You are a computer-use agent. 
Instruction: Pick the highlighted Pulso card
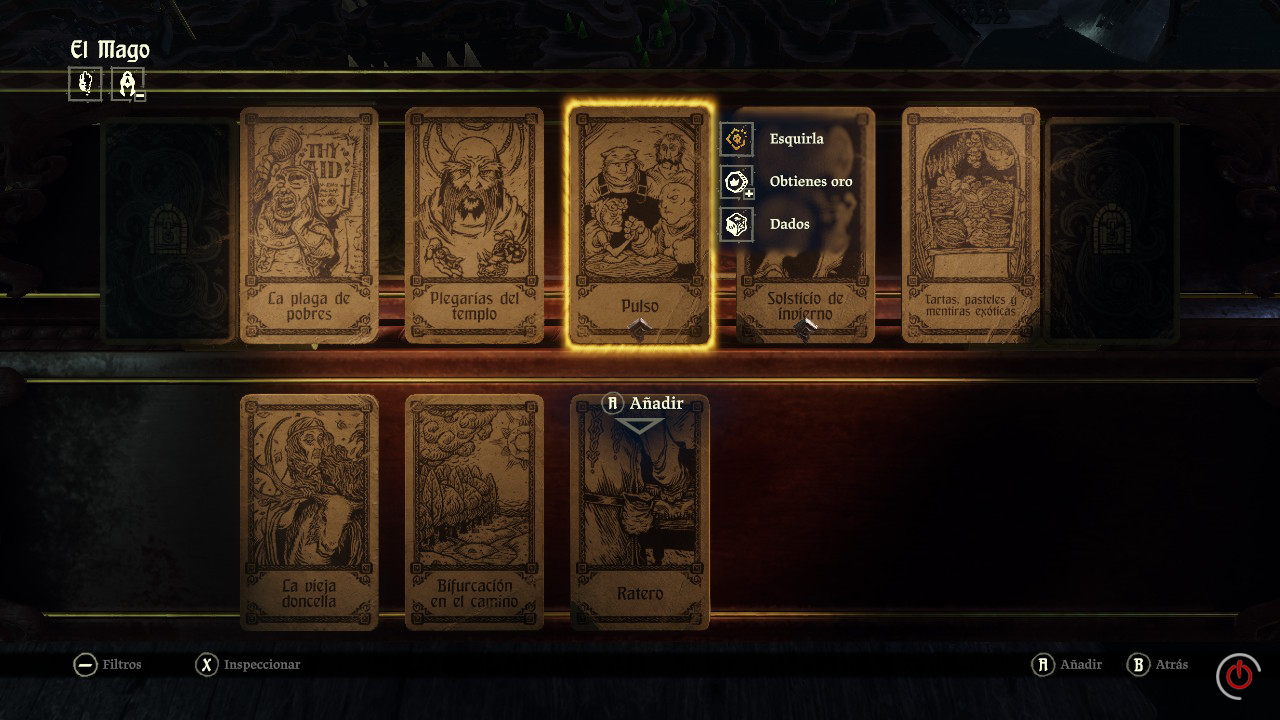[x=640, y=225]
